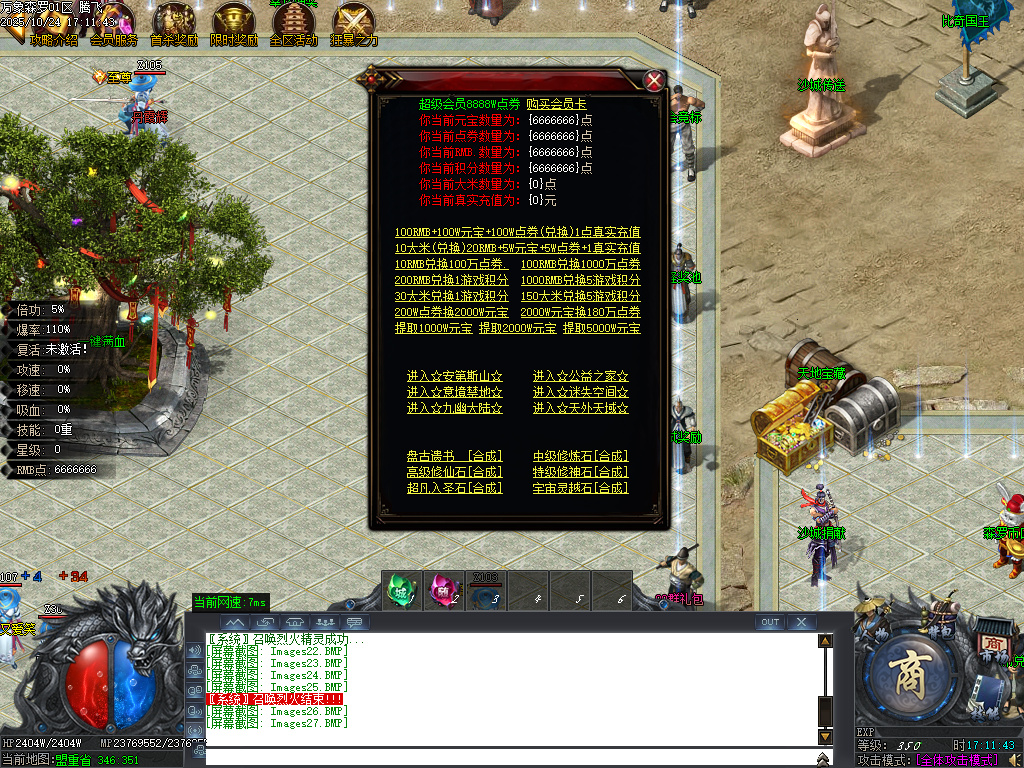Open 攻略介绍 guide icon
Image resolution: width=1024 pixels, height=768 pixels.
[x=52, y=27]
